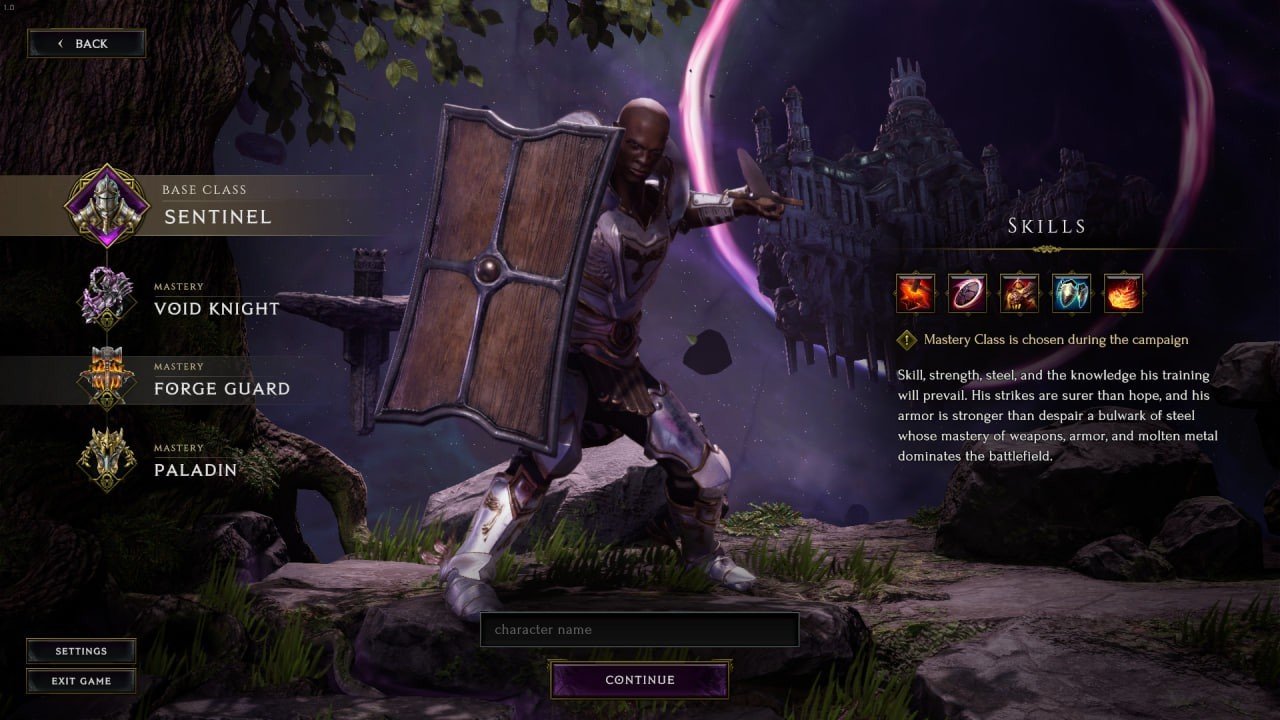Open the flaming slash skill icon

coord(1124,294)
